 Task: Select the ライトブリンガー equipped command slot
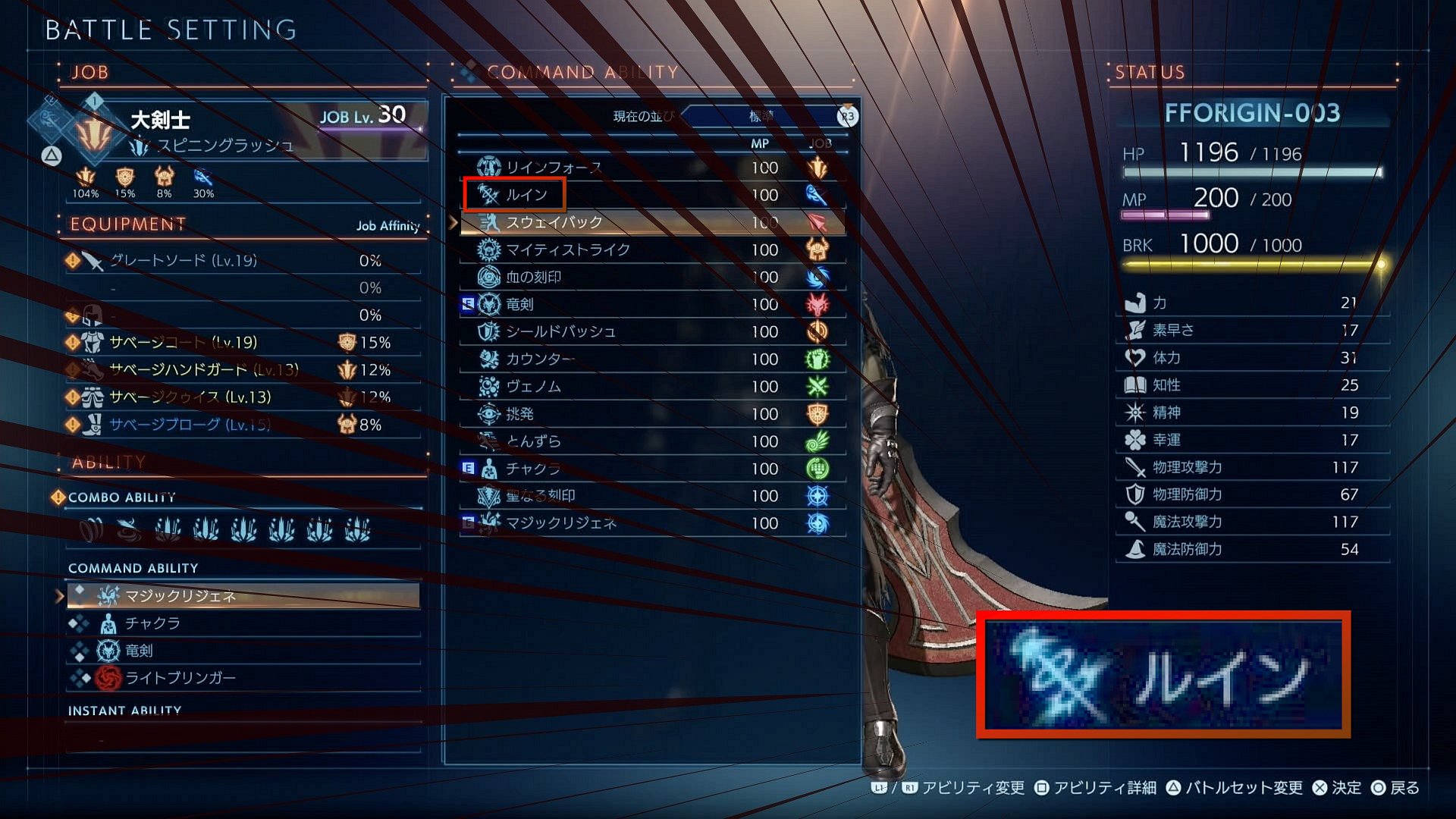click(x=180, y=678)
